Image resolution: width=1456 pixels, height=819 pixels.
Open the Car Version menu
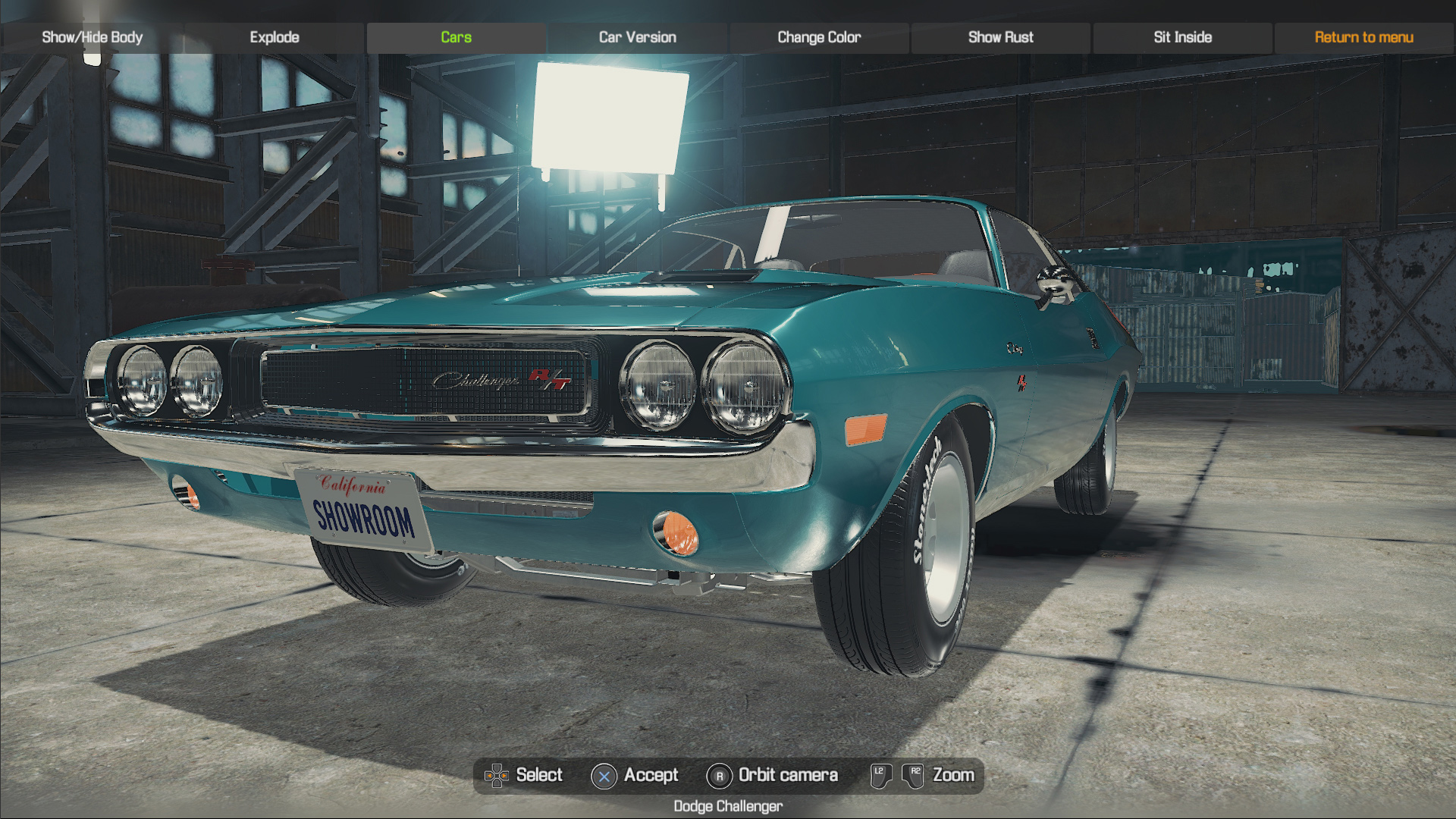click(x=637, y=37)
